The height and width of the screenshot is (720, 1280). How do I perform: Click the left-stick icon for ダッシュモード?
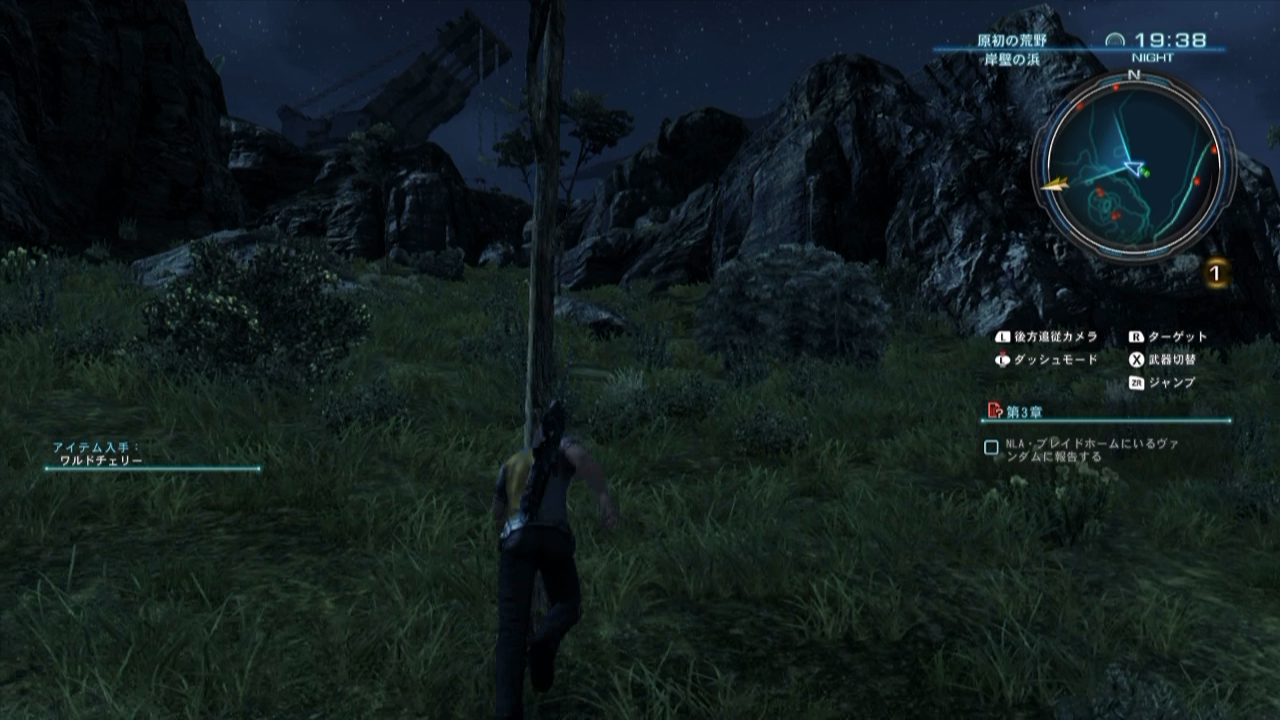(1002, 359)
